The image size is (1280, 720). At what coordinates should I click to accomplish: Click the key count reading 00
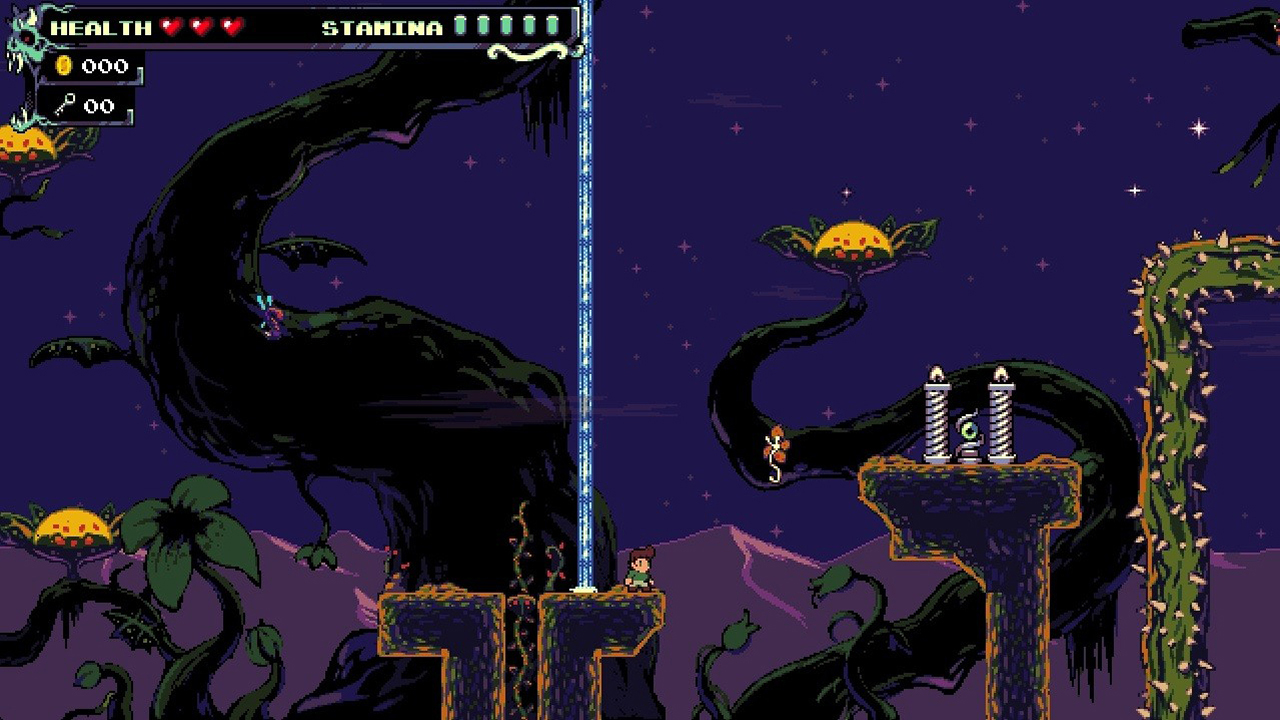tap(97, 104)
